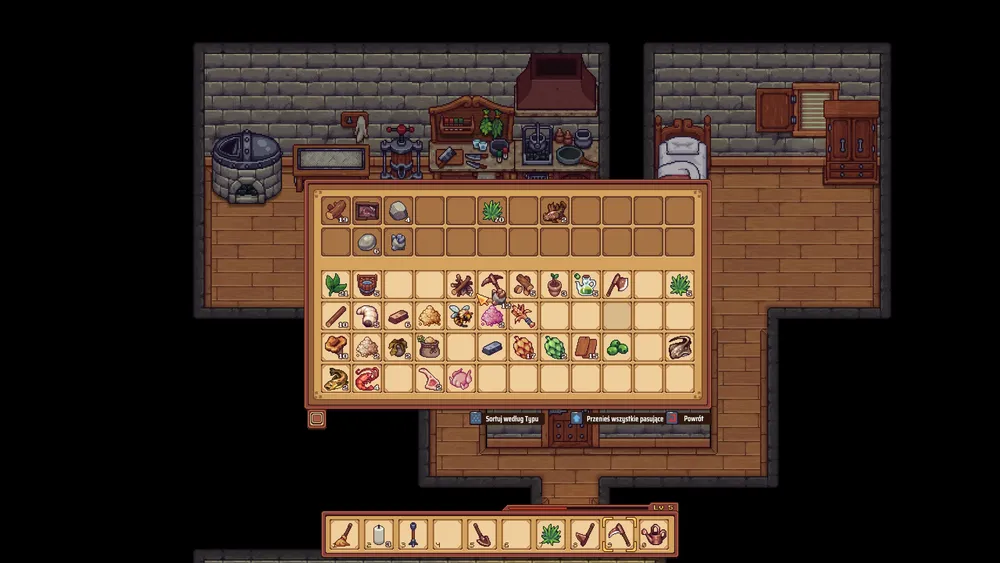Select the wooden planks stack
Image resolution: width=1000 pixels, height=563 pixels.
pos(585,347)
